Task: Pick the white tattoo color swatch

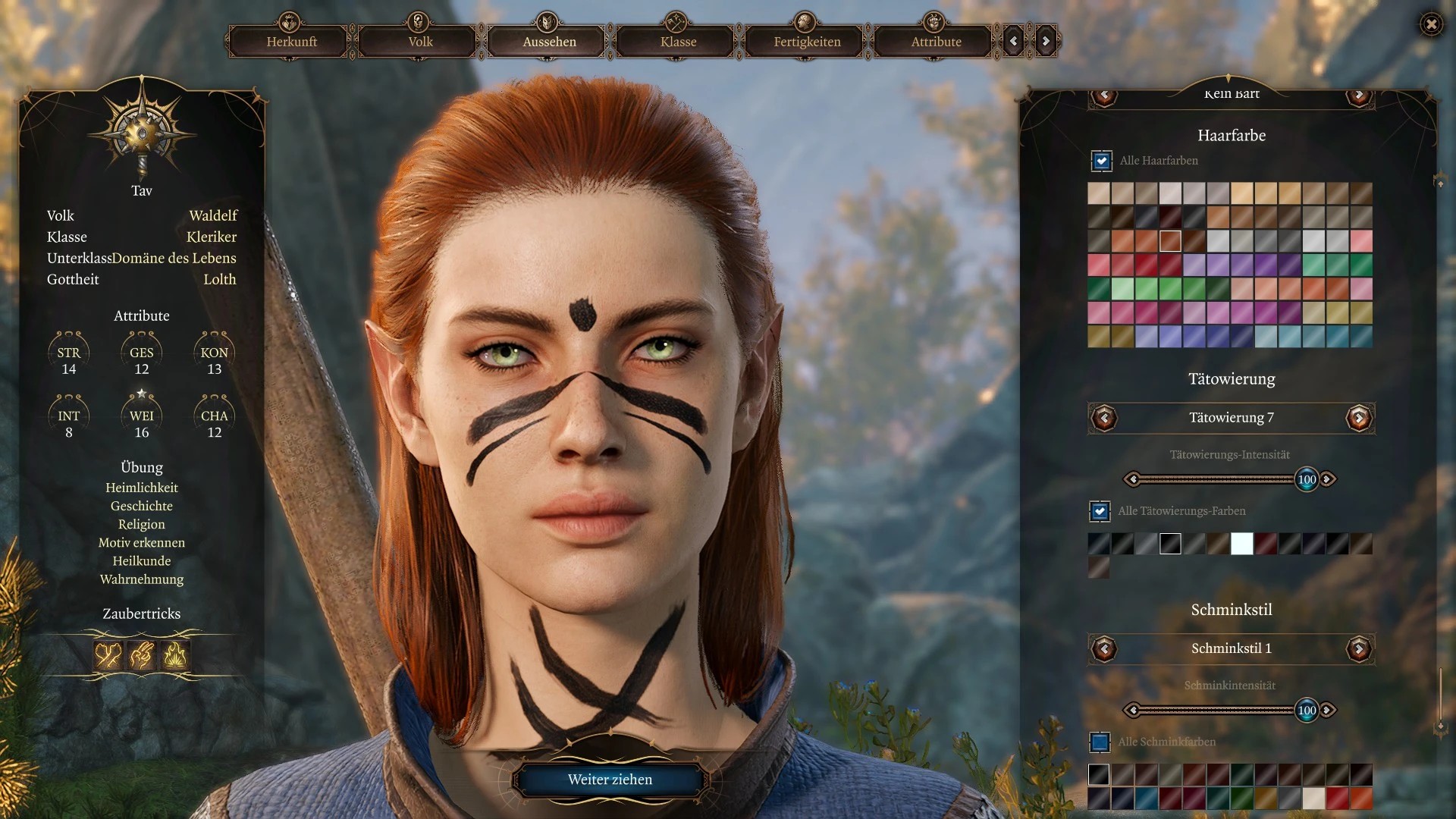Action: click(x=1241, y=544)
